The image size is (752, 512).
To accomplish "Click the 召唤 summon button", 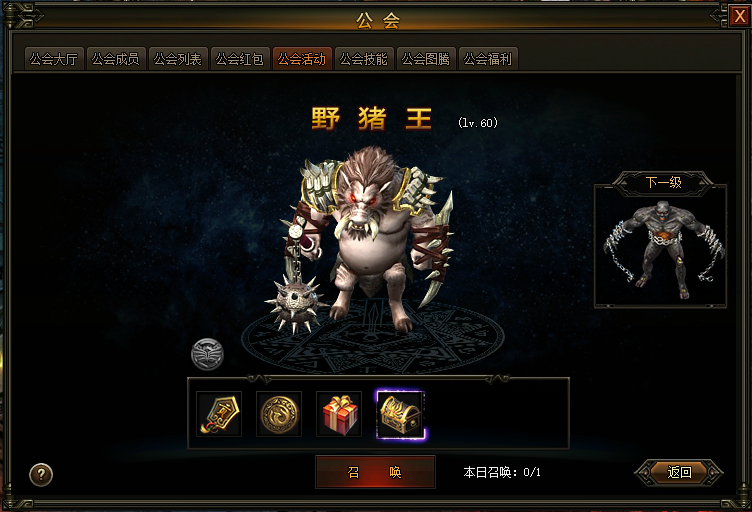I will 375,472.
